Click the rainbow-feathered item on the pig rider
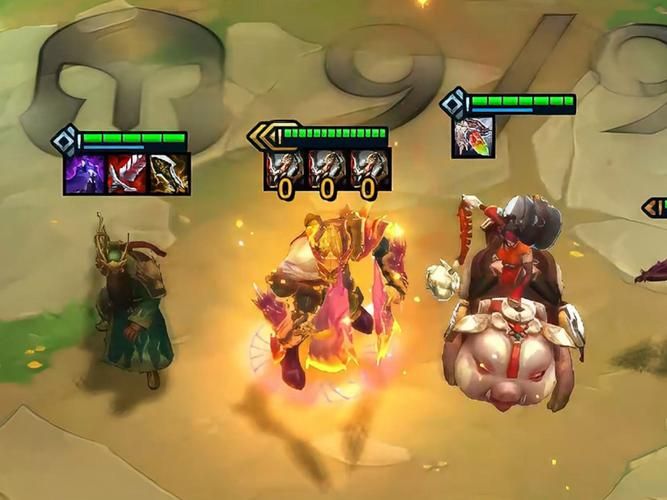667x500 pixels. click(x=471, y=137)
